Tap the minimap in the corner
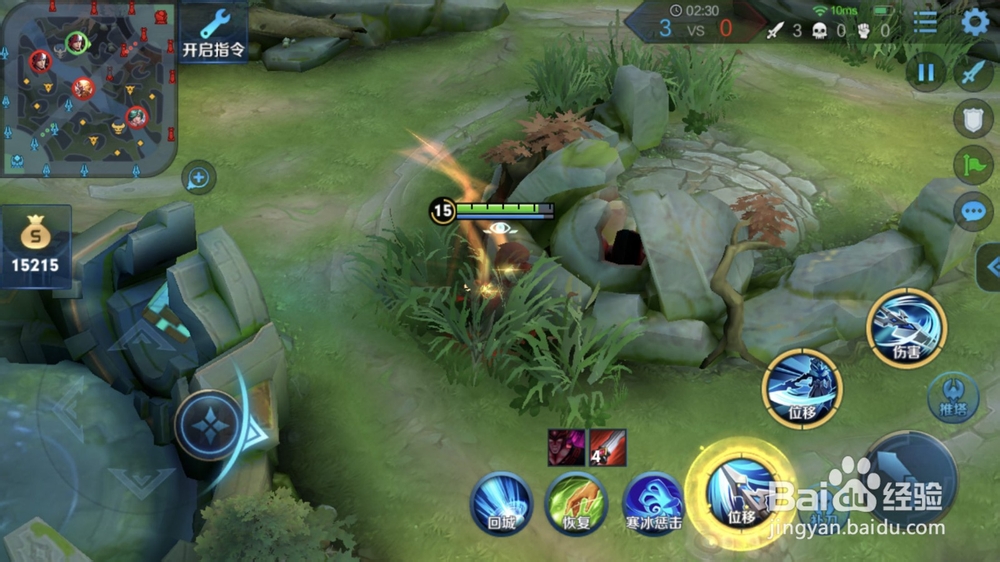This screenshot has height=562, width=1000. tap(88, 88)
